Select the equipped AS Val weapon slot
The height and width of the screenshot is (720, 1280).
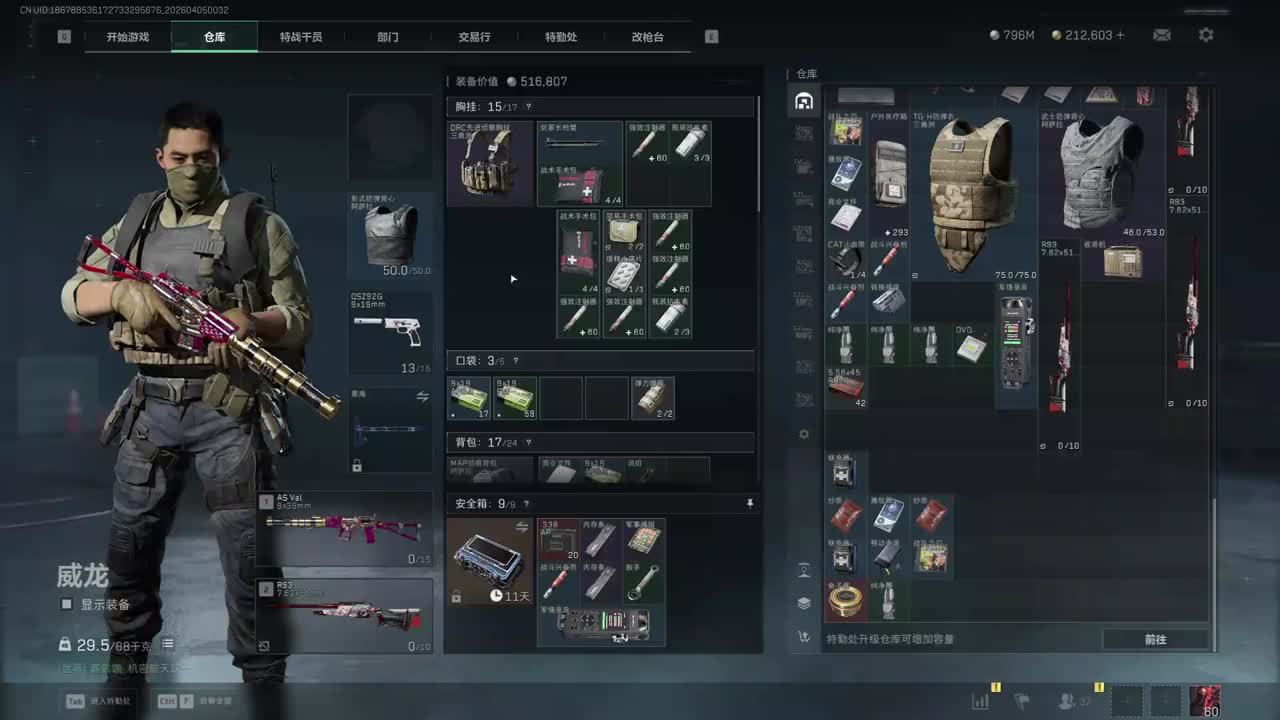point(345,529)
